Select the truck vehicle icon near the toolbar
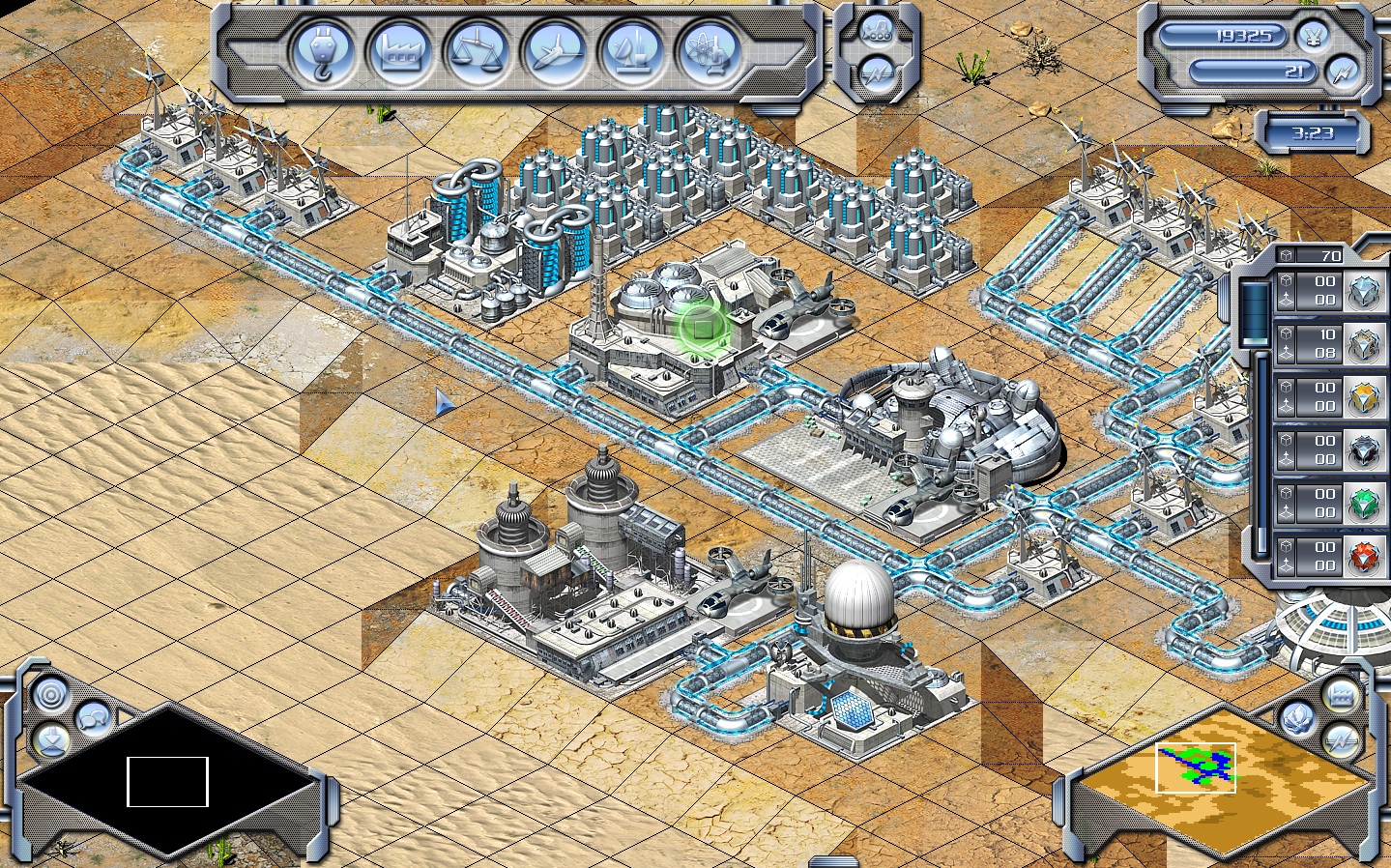 click(878, 32)
